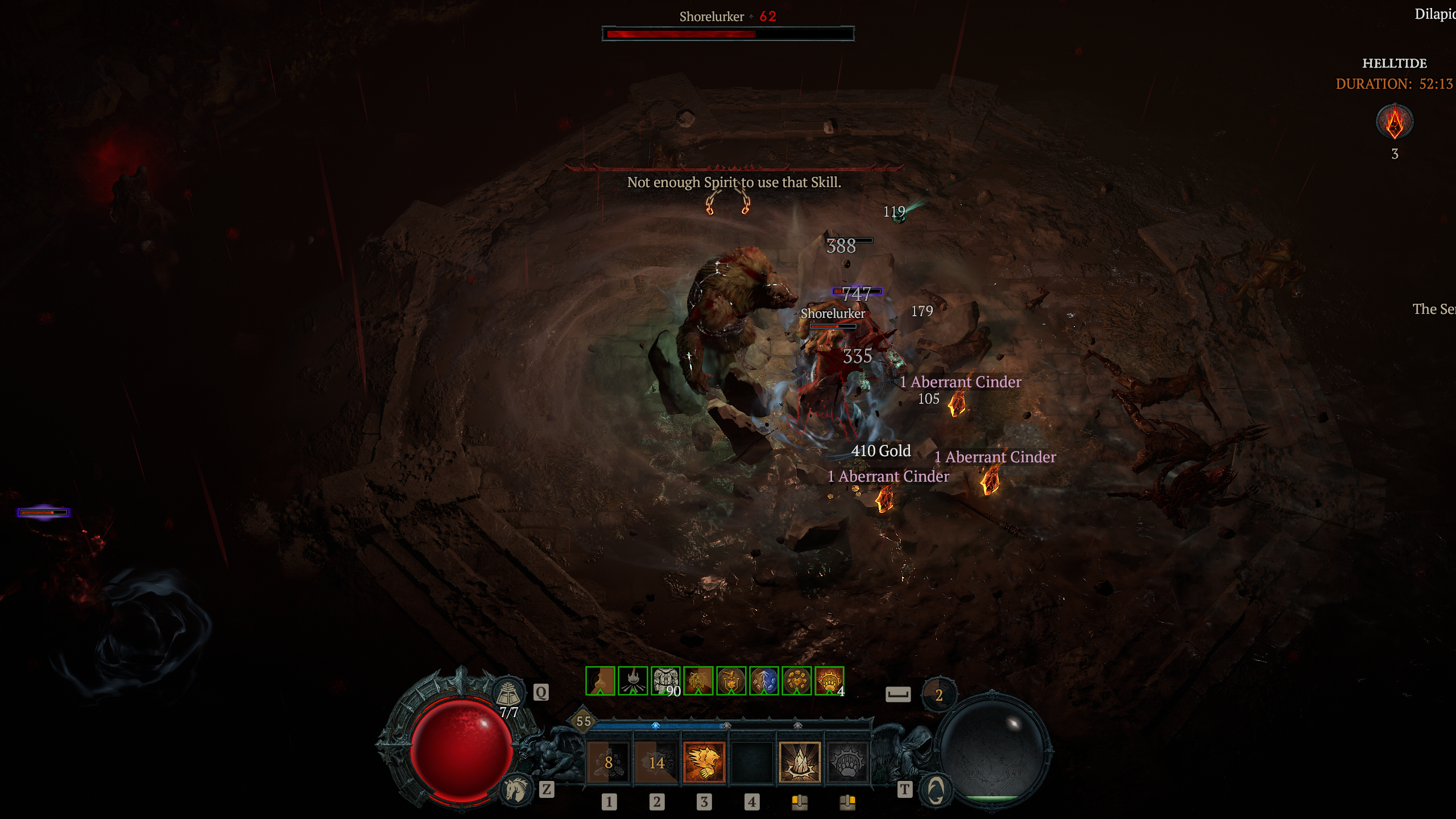The image size is (1456, 819).
Task: Pick up the 410 Gold label
Action: point(880,450)
